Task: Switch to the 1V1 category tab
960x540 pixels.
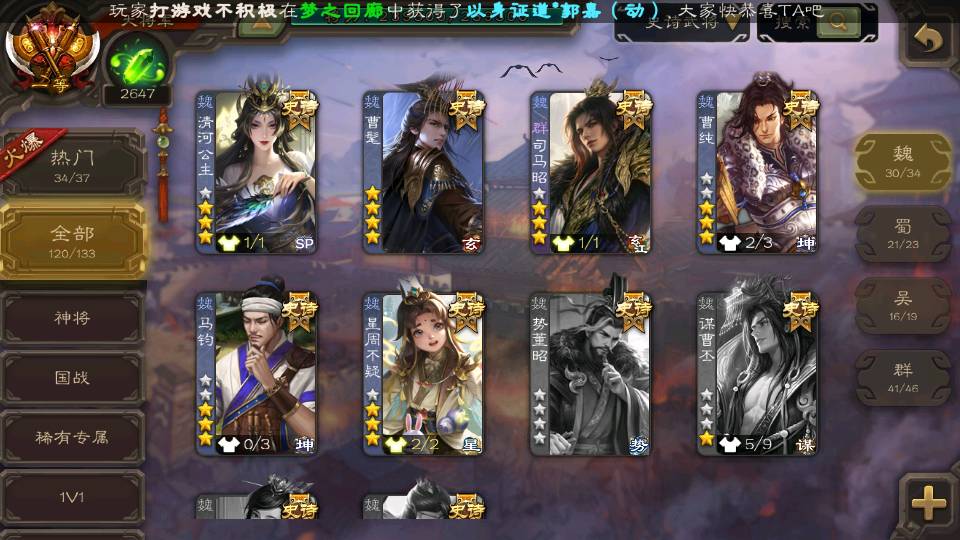Action: click(x=72, y=496)
